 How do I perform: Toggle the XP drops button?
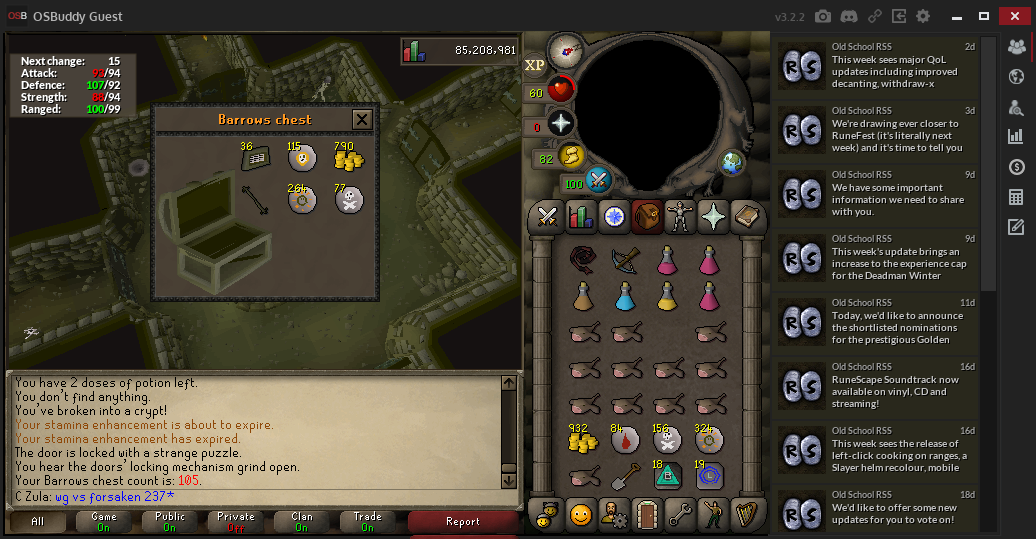(535, 64)
